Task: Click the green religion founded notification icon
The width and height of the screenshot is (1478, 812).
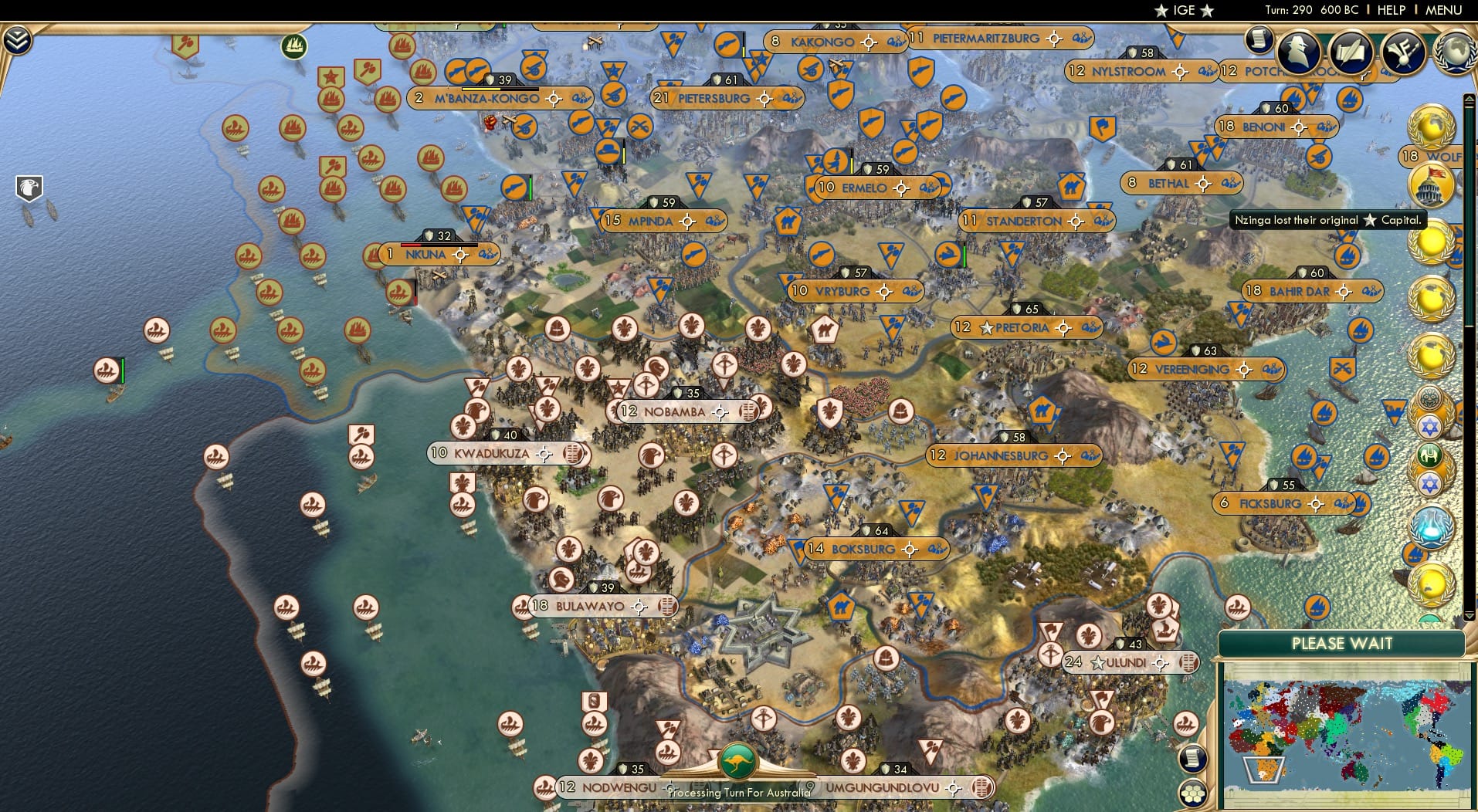Action: (1430, 455)
